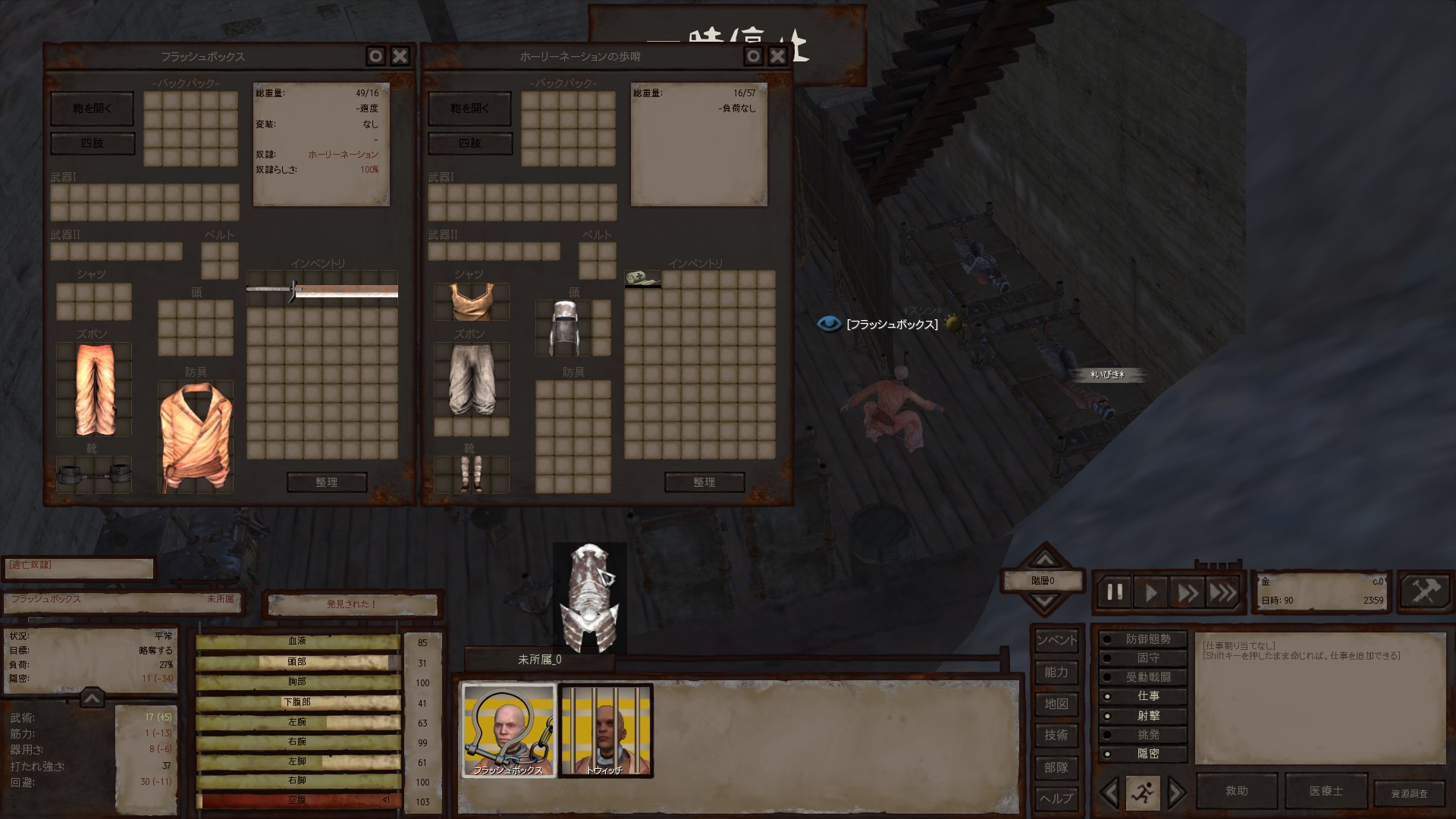Screen dimensions: 1456x819
Task: Select the トウィッチ character portrait
Action: [x=605, y=730]
